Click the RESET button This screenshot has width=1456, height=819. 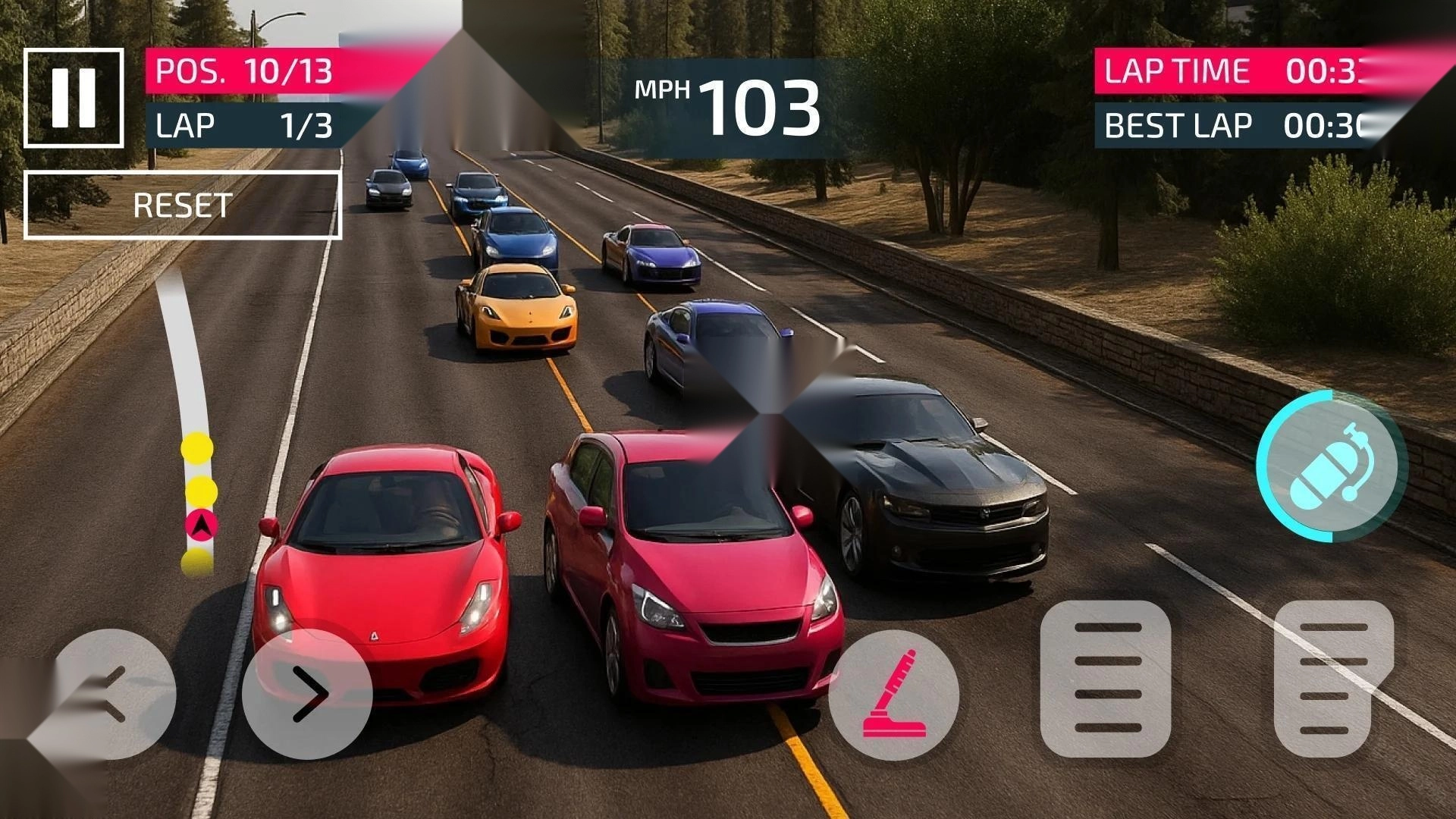183,206
